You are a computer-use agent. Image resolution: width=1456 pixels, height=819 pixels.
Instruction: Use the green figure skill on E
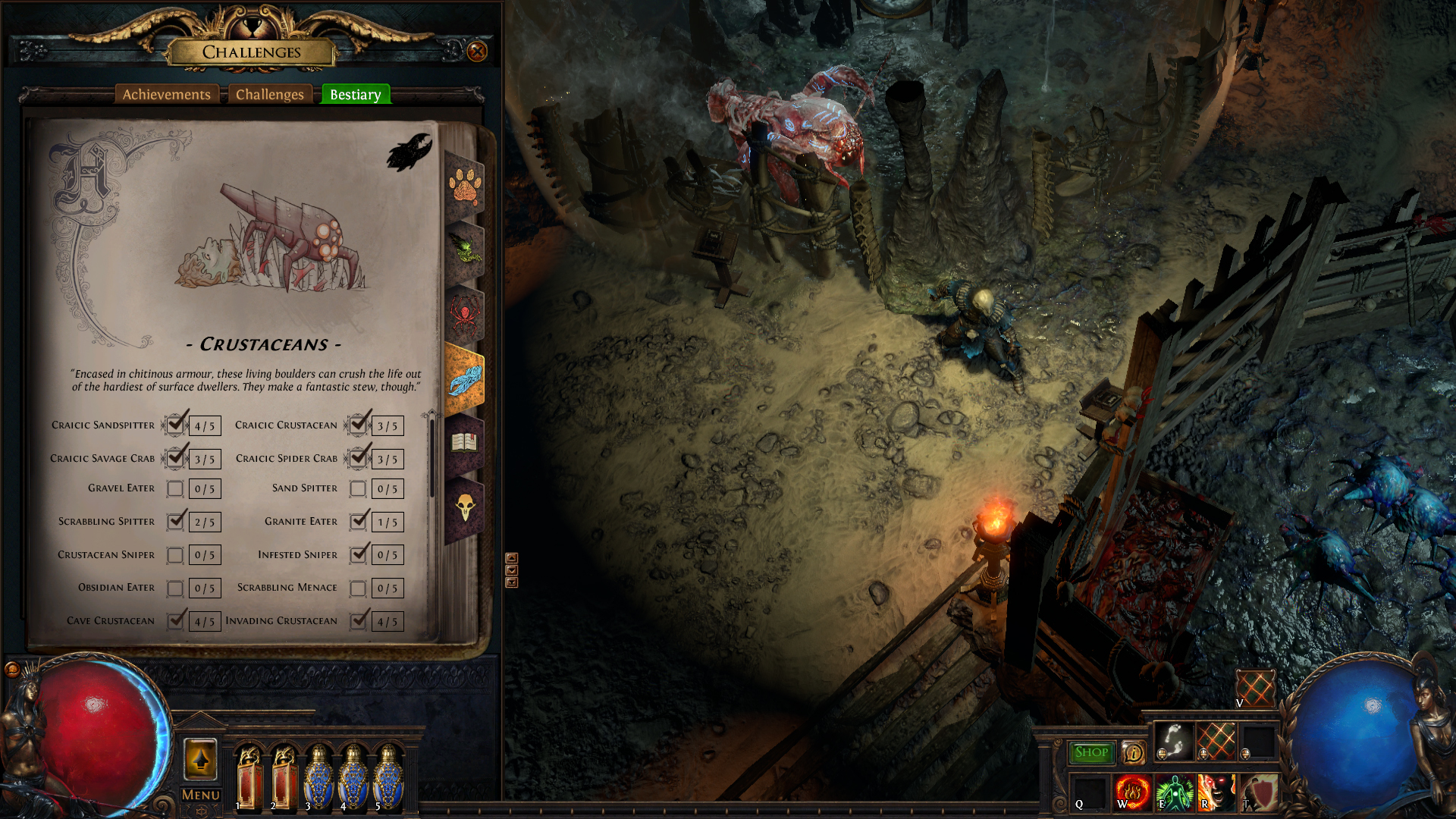tap(1174, 792)
